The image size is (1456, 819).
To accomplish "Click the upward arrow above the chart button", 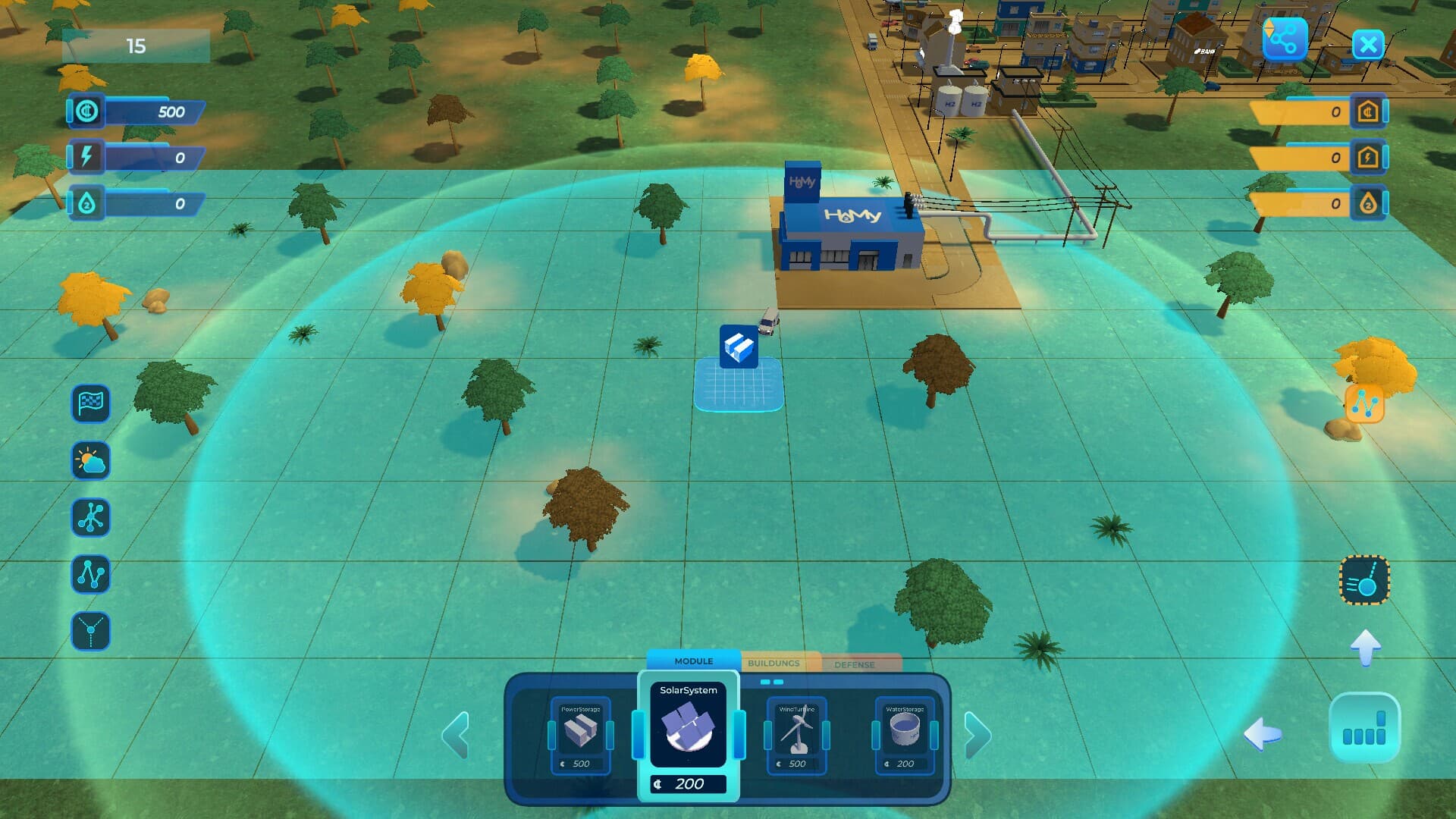I will [x=1367, y=649].
